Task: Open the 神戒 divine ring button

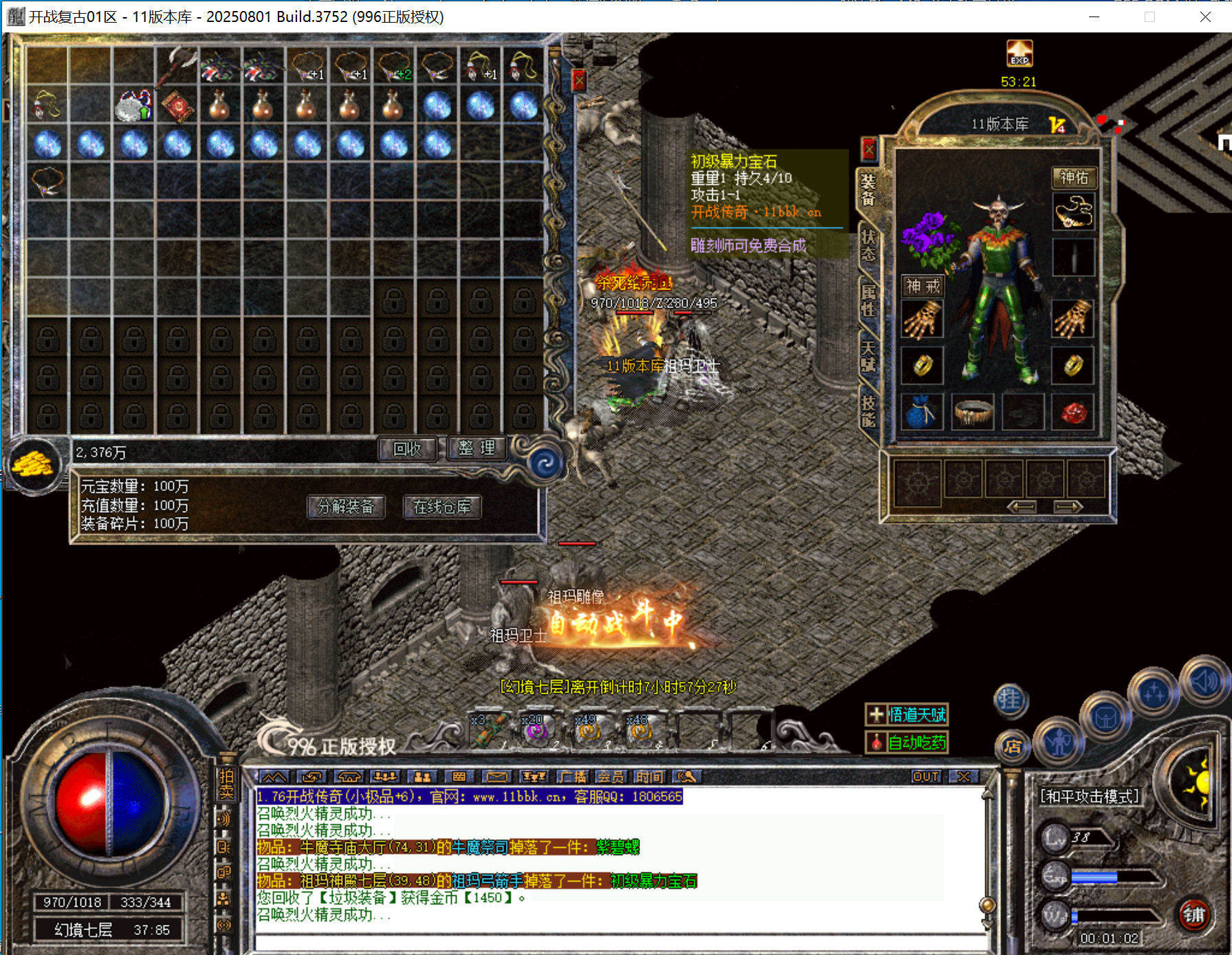Action: pos(923,286)
